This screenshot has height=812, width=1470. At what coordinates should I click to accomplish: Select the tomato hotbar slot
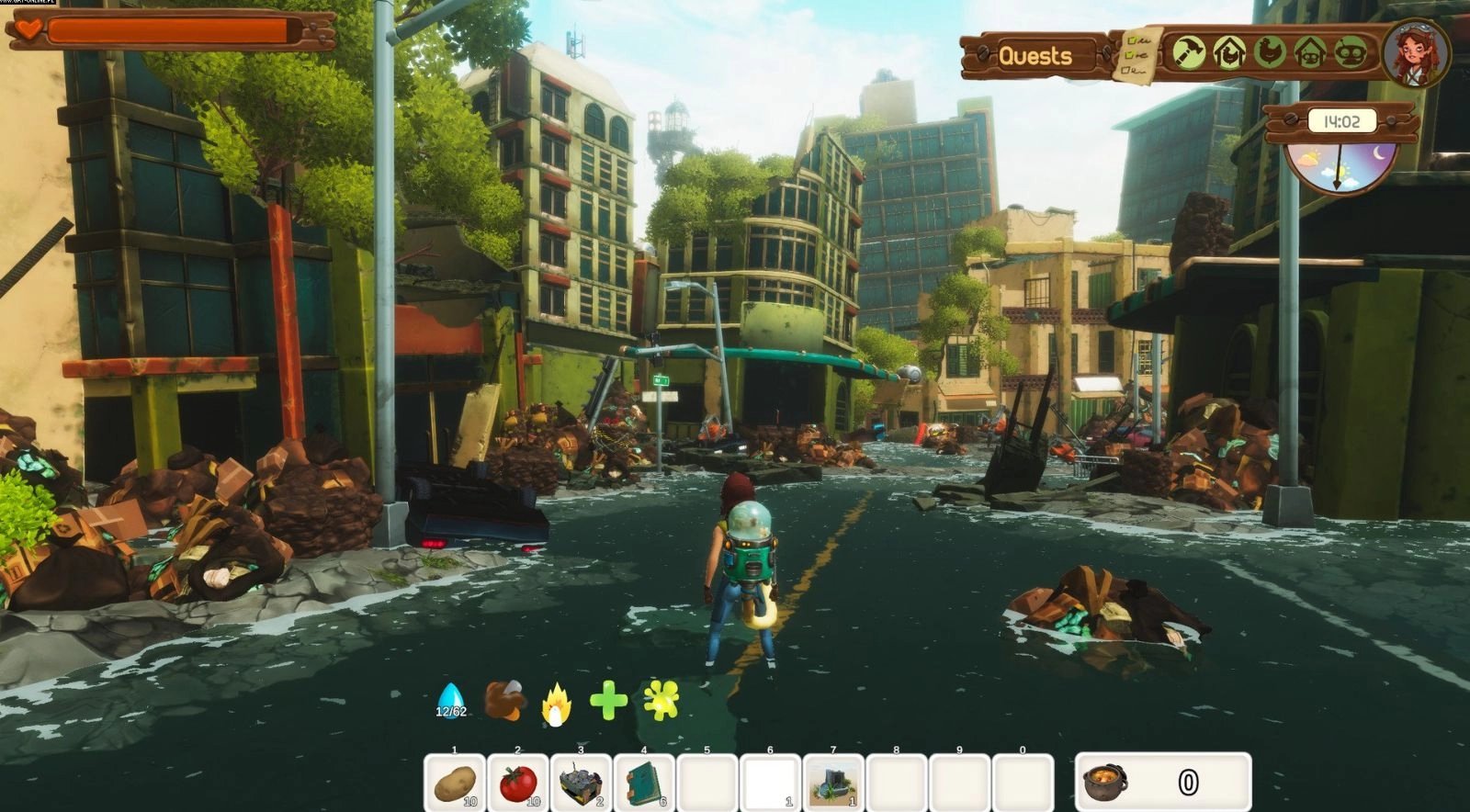[518, 784]
